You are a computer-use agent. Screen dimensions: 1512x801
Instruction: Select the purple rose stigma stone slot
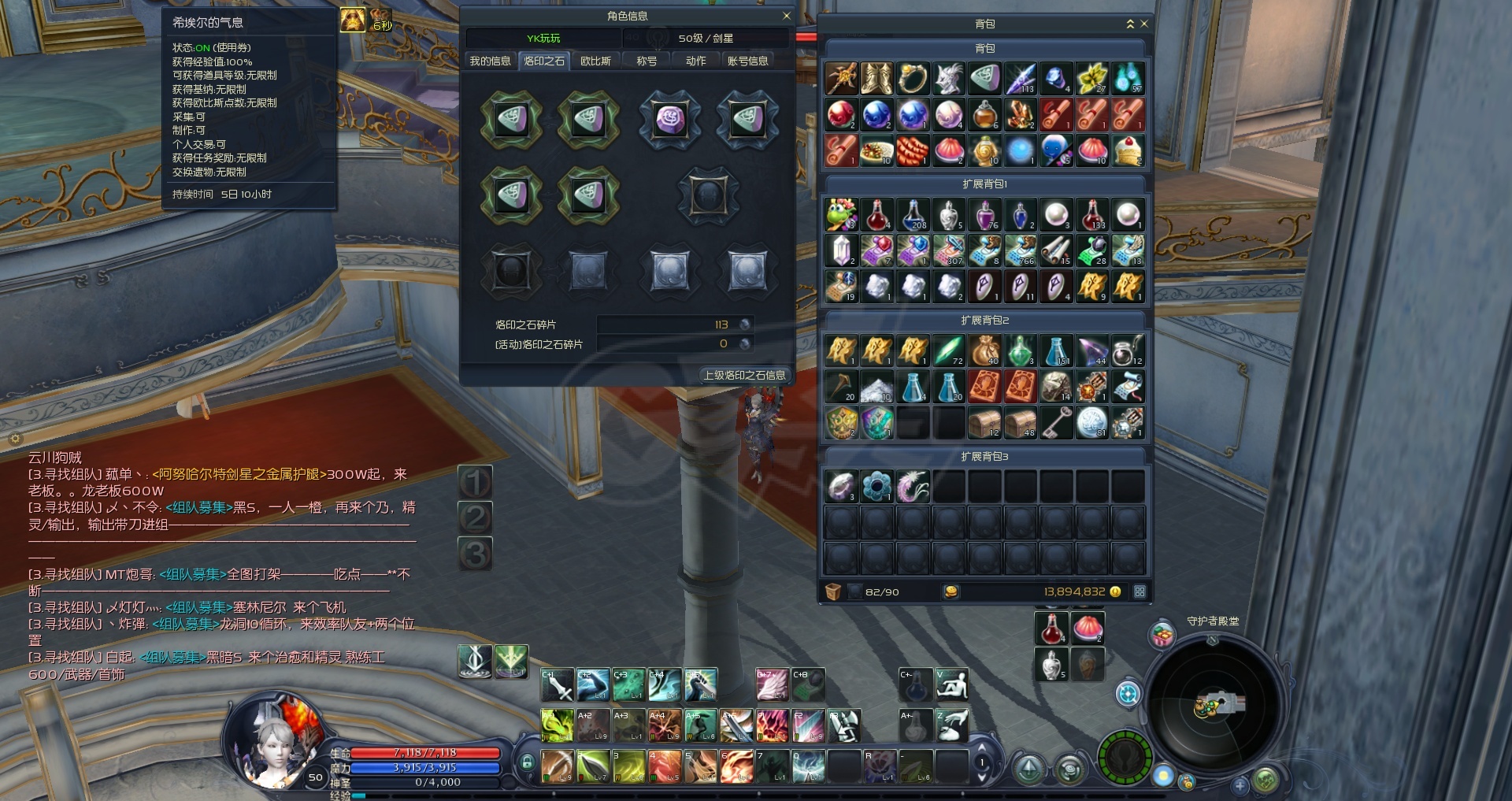tap(670, 120)
